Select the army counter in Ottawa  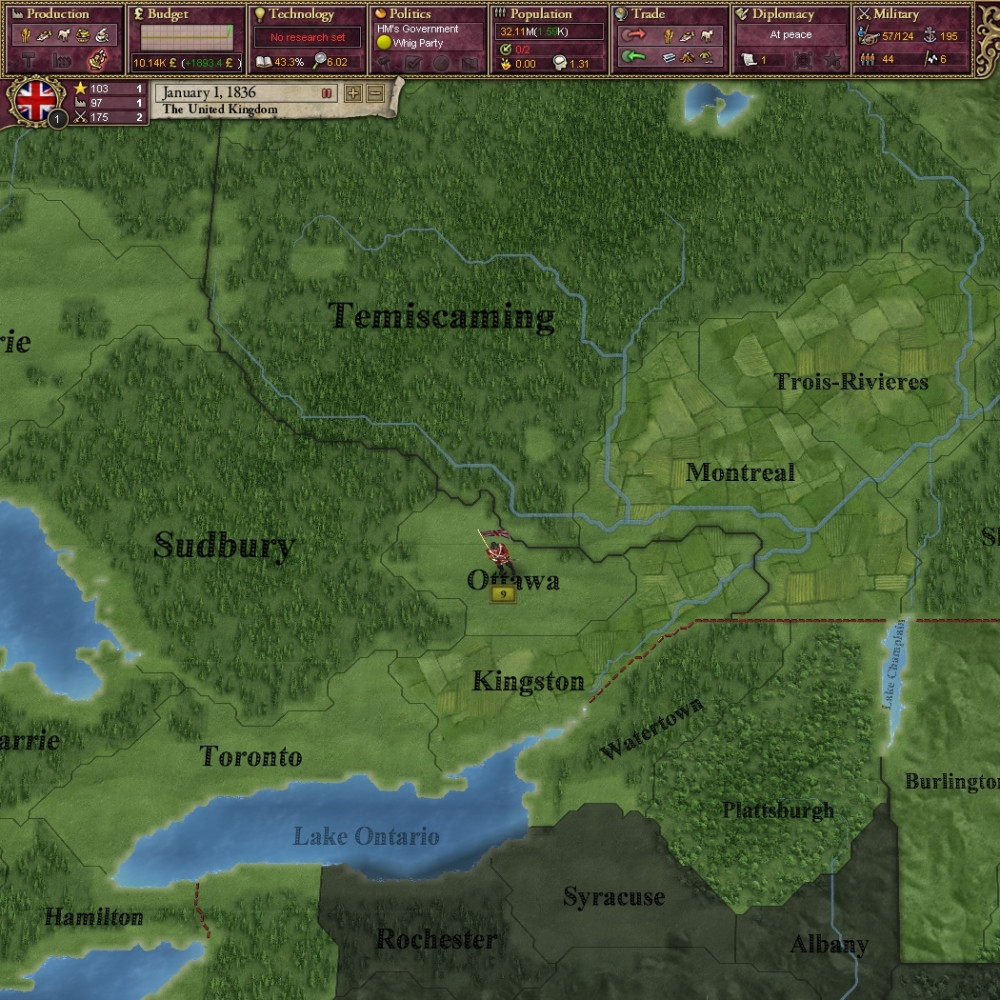click(x=502, y=594)
